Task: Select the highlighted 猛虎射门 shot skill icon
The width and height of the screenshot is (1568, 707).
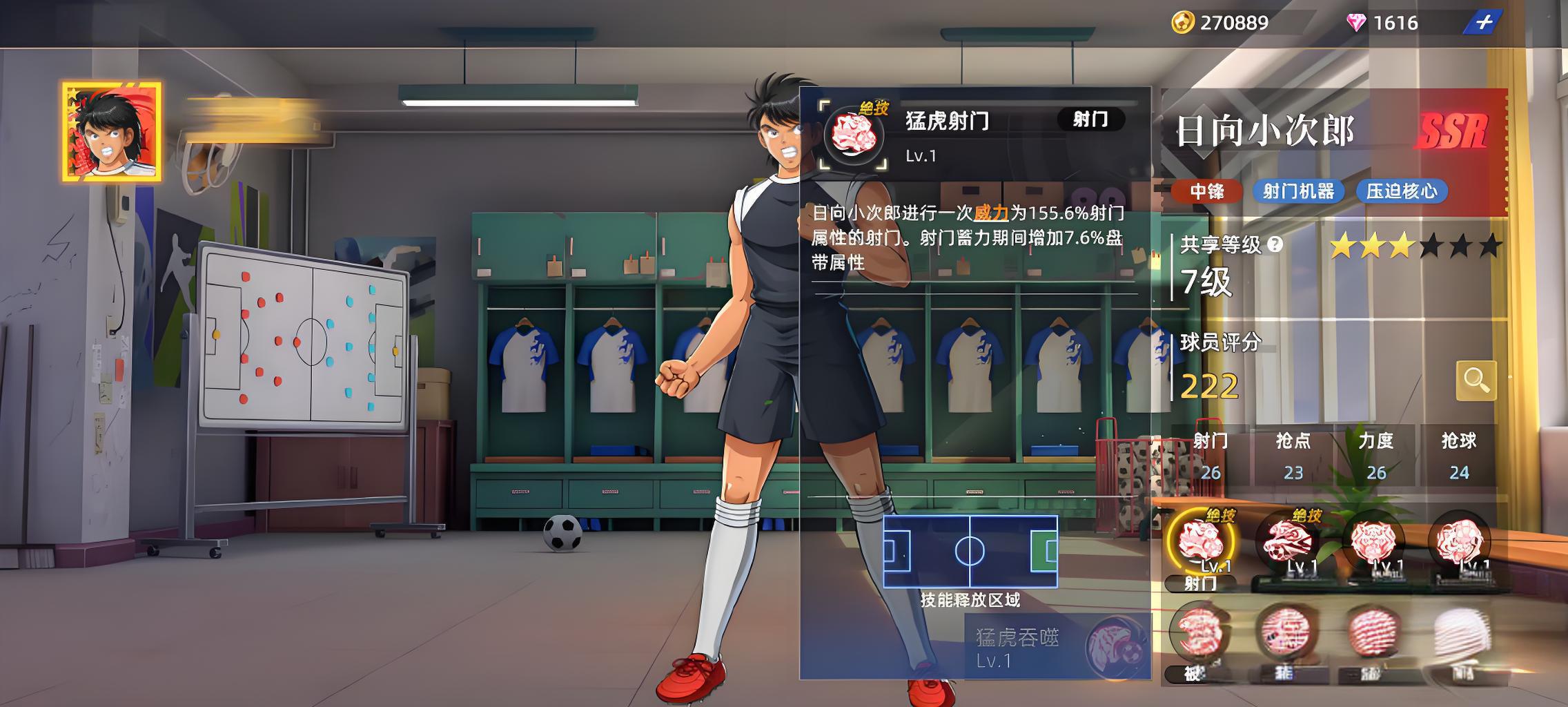Action: click(1201, 542)
